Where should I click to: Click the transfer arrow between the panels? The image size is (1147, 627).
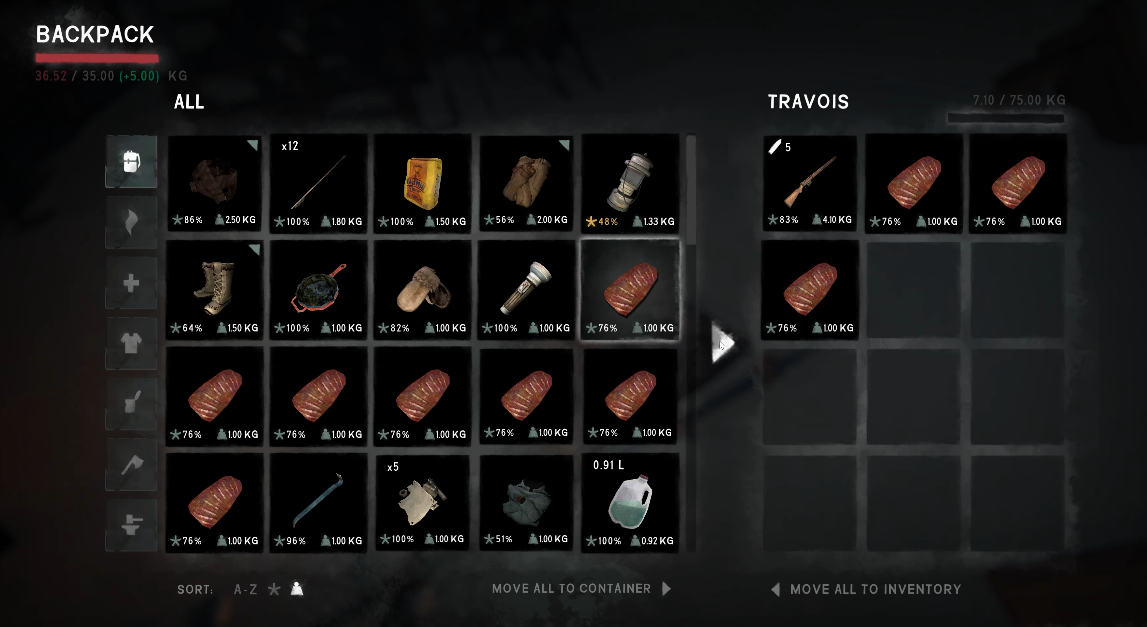(722, 345)
